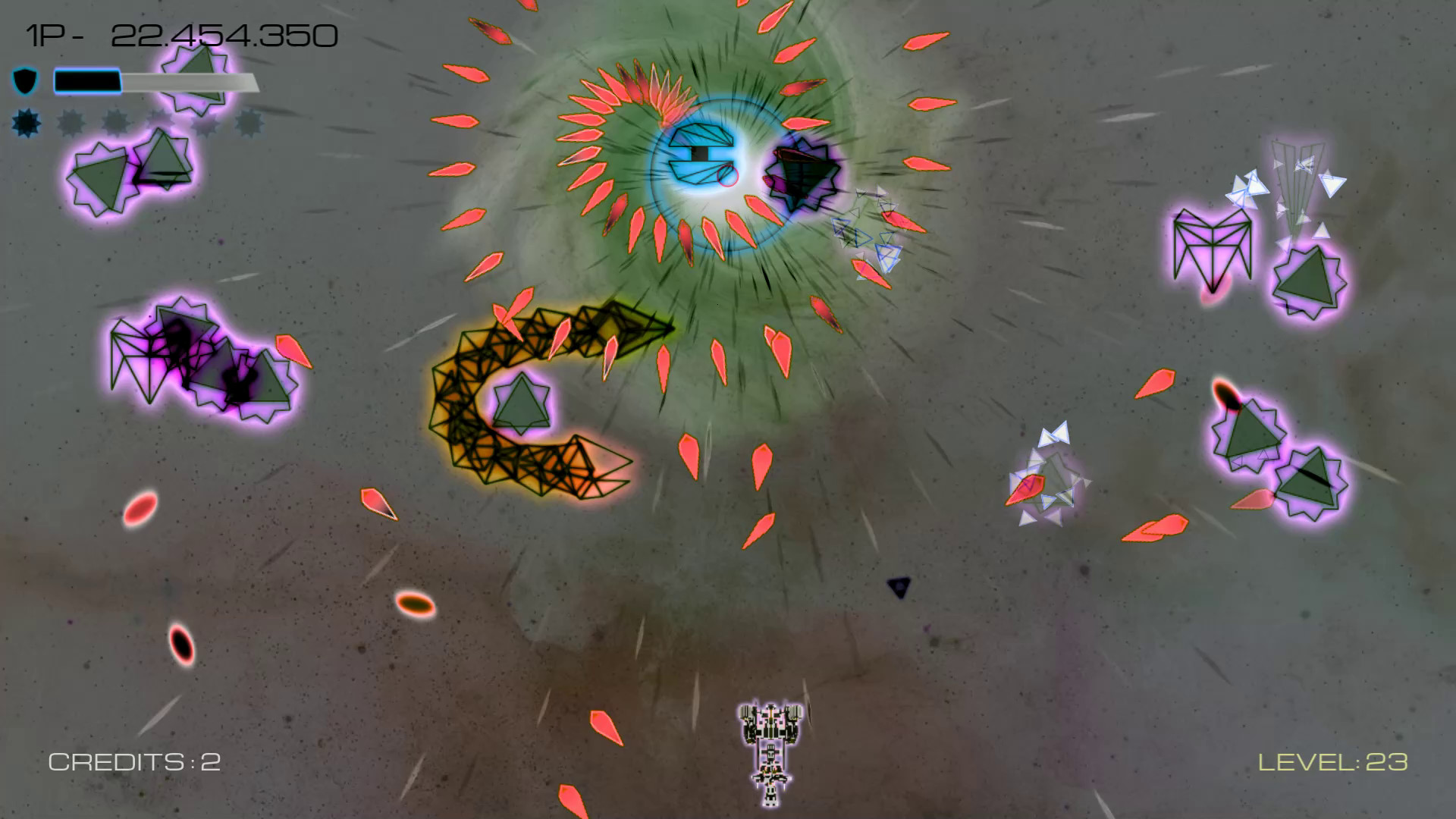This screenshot has height=819, width=1456.
Task: Click the blue shield energy bar
Action: tap(87, 81)
